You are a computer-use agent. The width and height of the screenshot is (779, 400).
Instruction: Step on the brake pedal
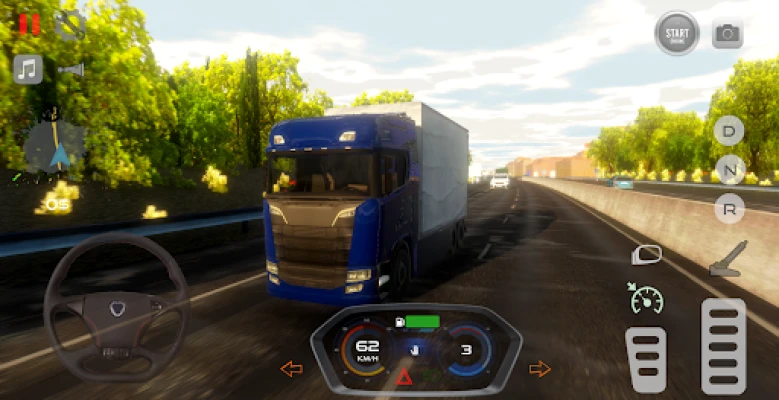point(646,359)
